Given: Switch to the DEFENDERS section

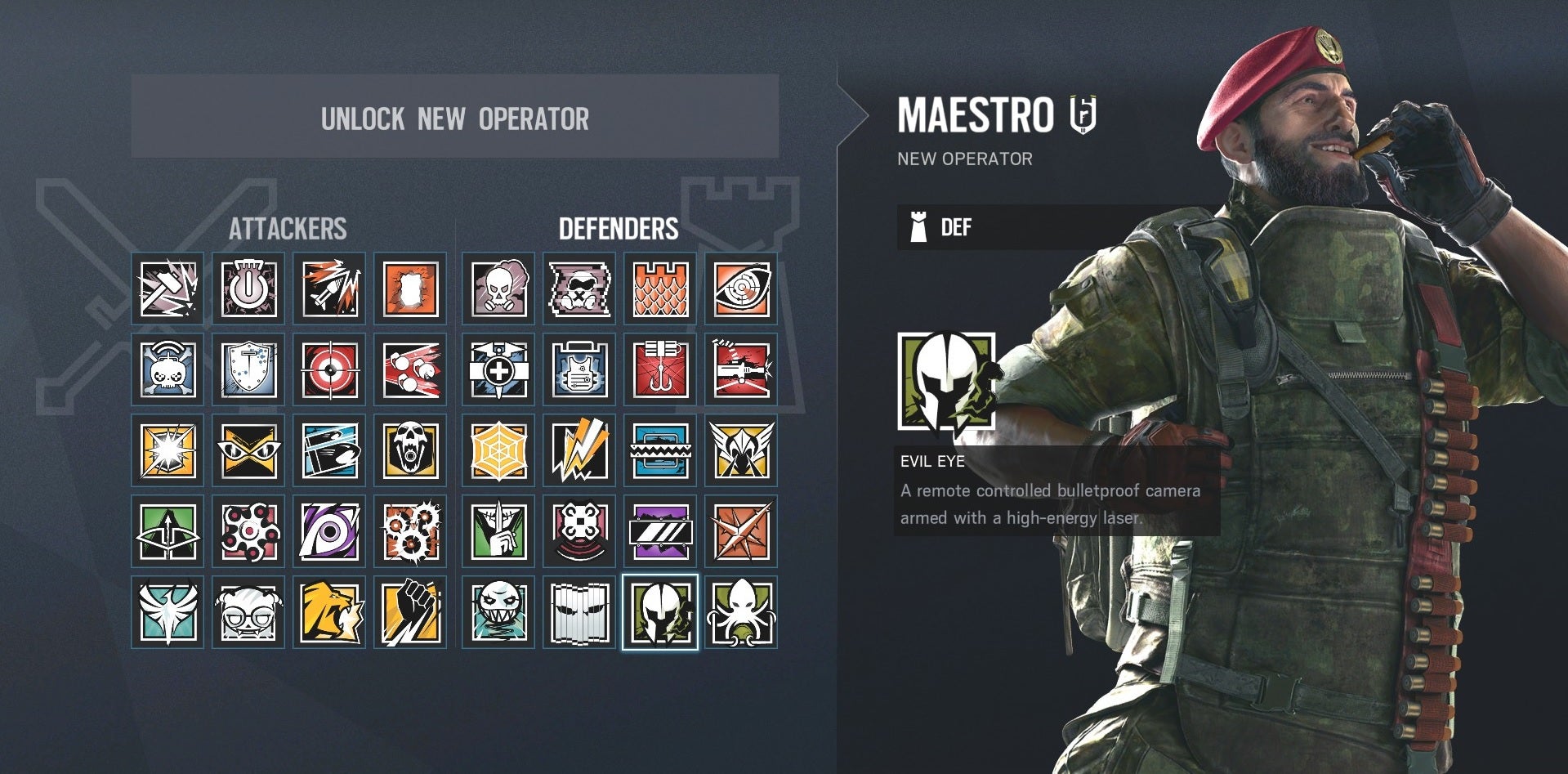Looking at the screenshot, I should coord(622,229).
